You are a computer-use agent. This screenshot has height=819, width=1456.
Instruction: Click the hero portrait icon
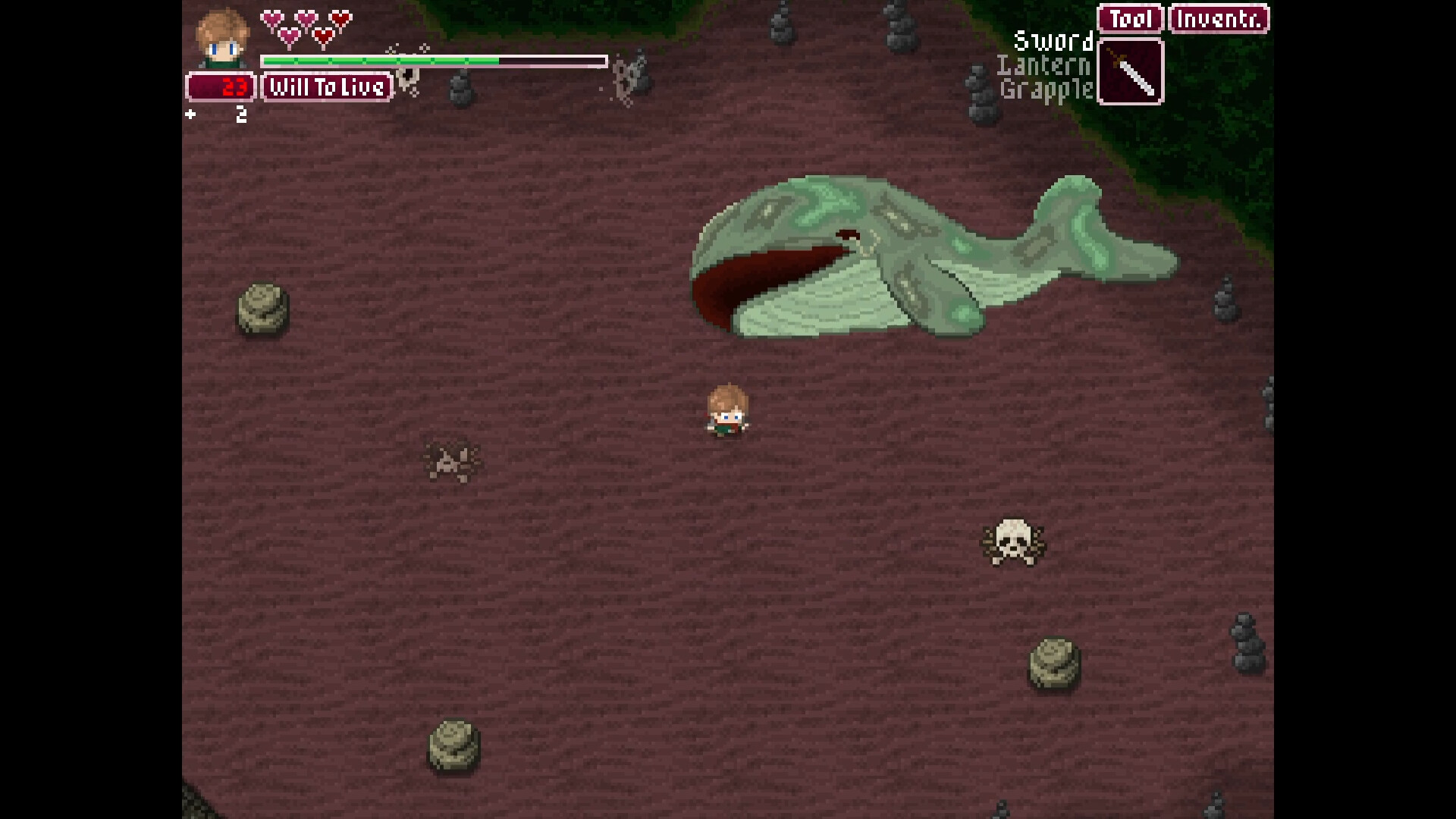pyautogui.click(x=222, y=38)
